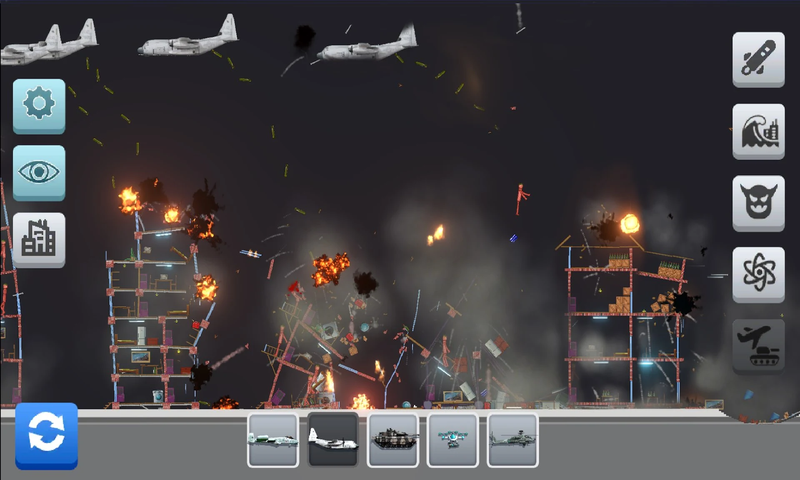Screen dimensions: 800x480
Task: Pick the quadcopter drone slot
Action: pos(453,439)
